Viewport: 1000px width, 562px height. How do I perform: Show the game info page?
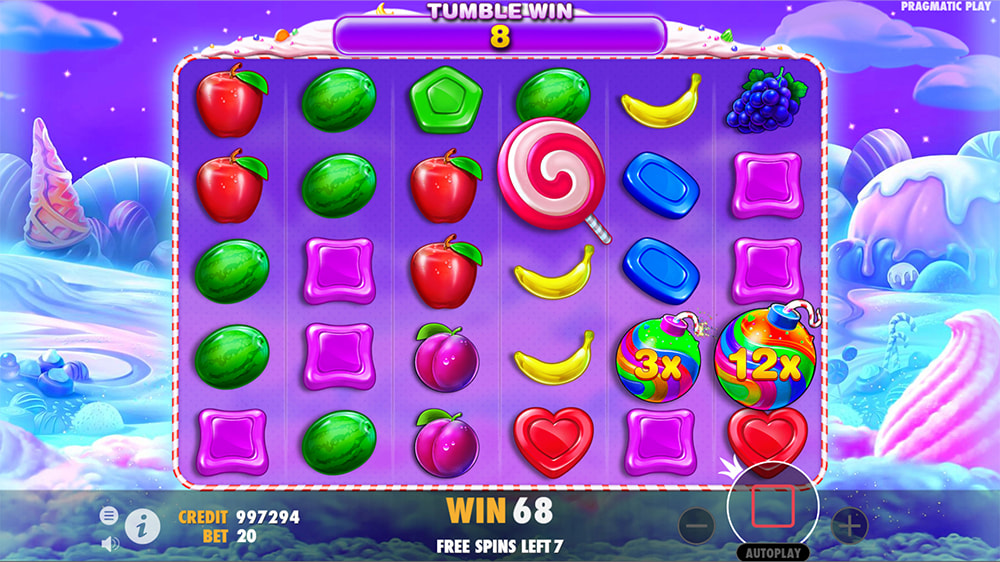tap(143, 524)
